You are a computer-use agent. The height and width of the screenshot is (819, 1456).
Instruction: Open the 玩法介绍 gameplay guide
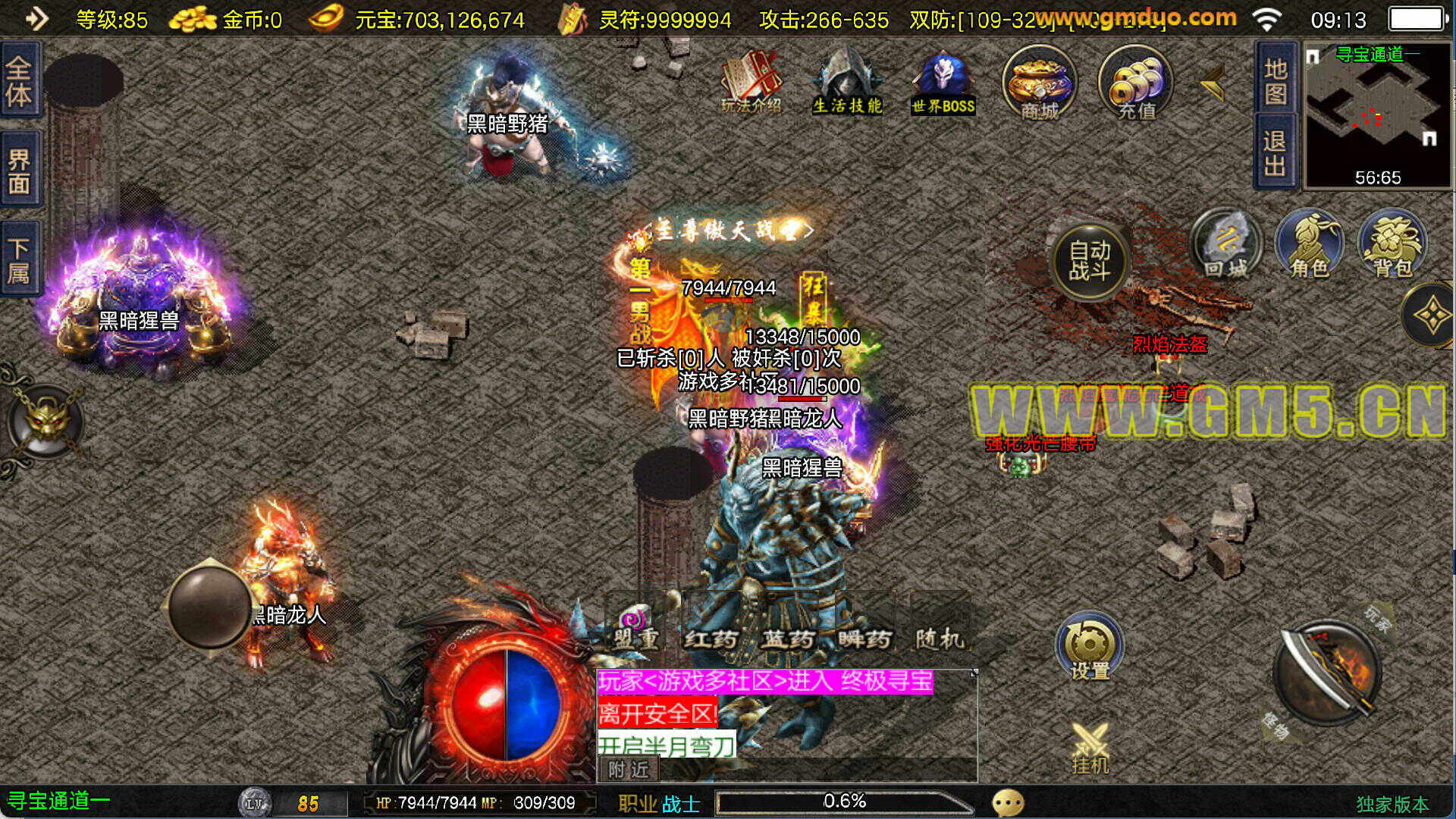click(751, 82)
